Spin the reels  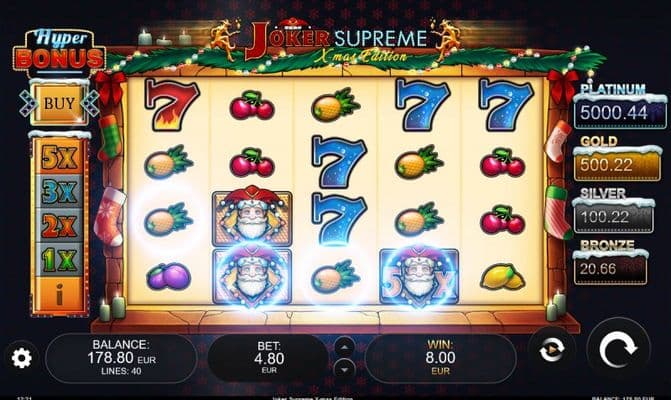click(x=617, y=350)
